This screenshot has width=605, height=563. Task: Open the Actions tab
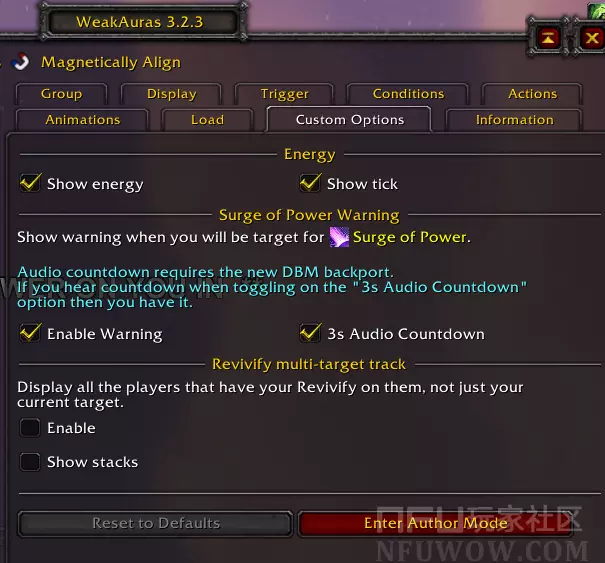point(532,94)
